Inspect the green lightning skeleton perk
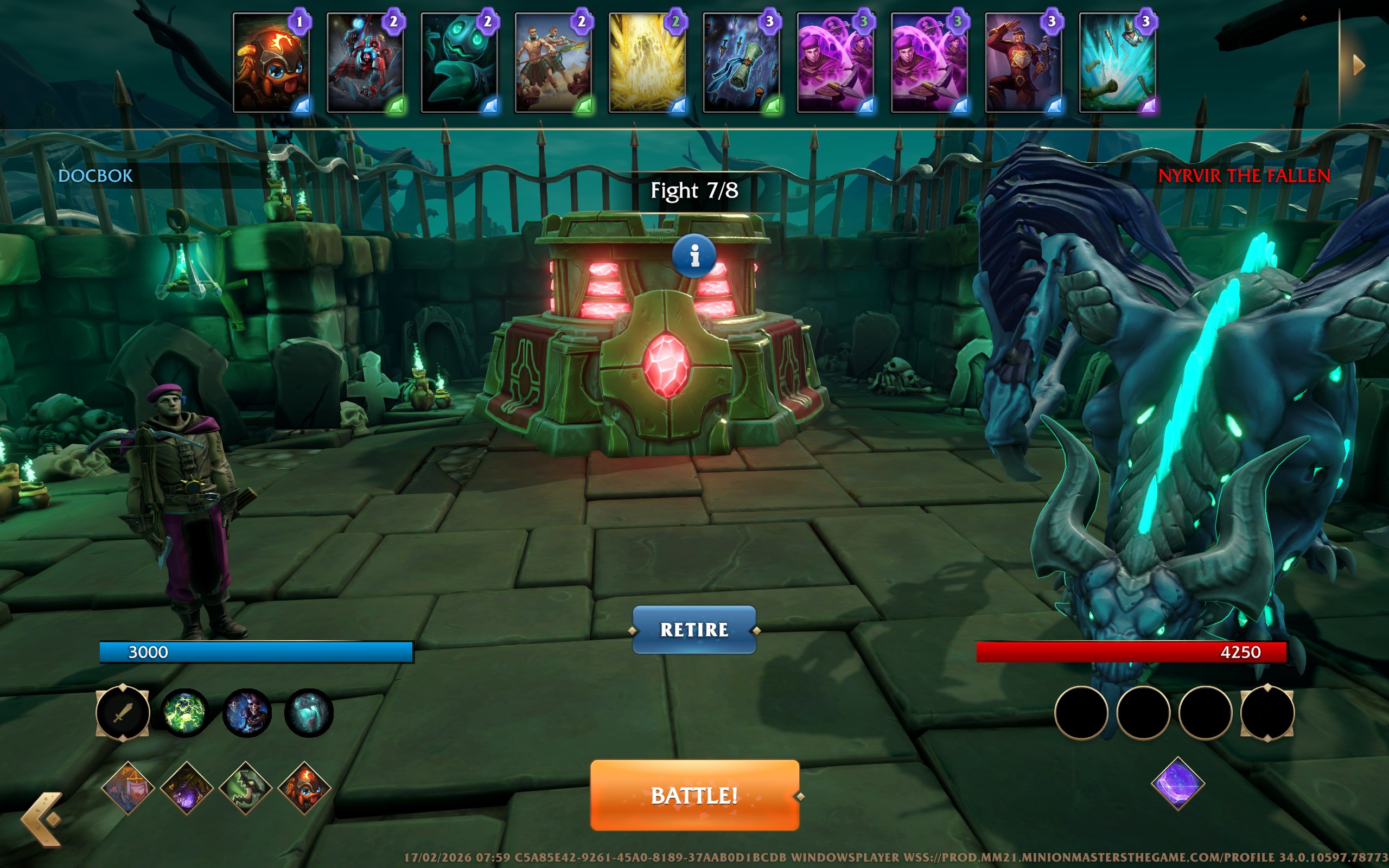1389x868 pixels. tap(185, 713)
